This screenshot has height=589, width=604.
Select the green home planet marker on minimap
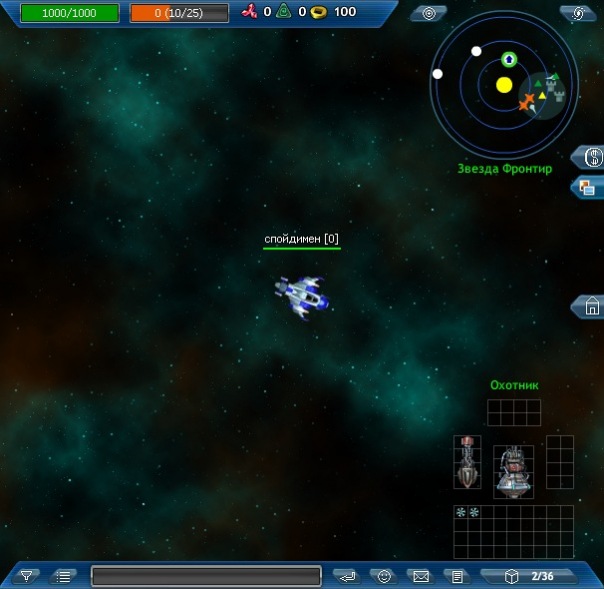click(508, 59)
